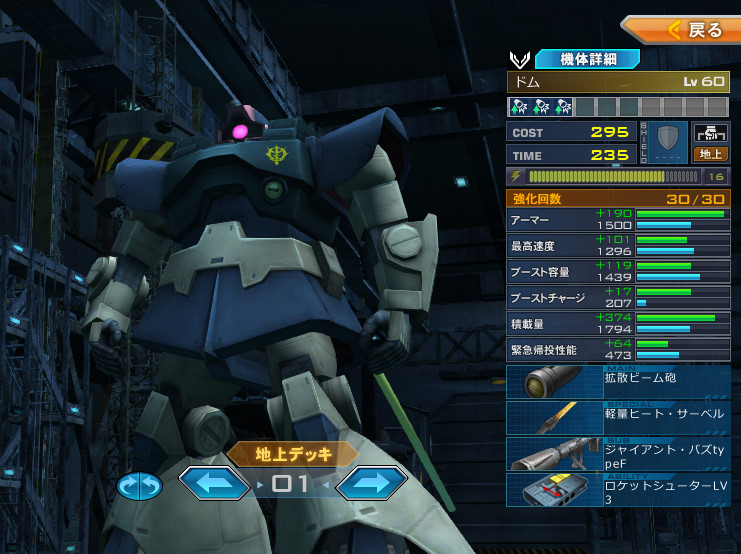Rotate the mobile suit view
This screenshot has width=741, height=554.
[139, 486]
